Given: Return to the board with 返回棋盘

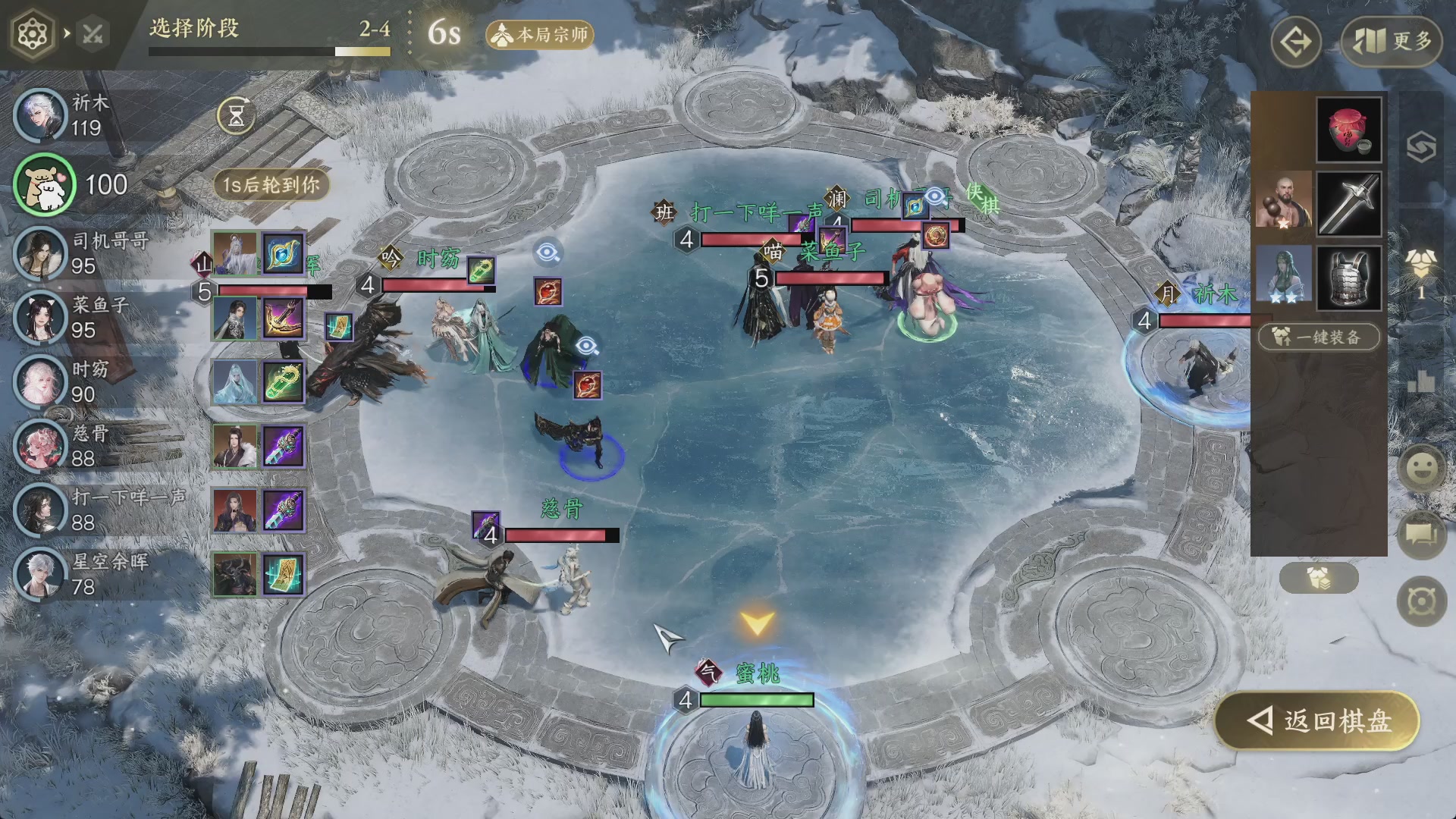Looking at the screenshot, I should [x=1318, y=721].
